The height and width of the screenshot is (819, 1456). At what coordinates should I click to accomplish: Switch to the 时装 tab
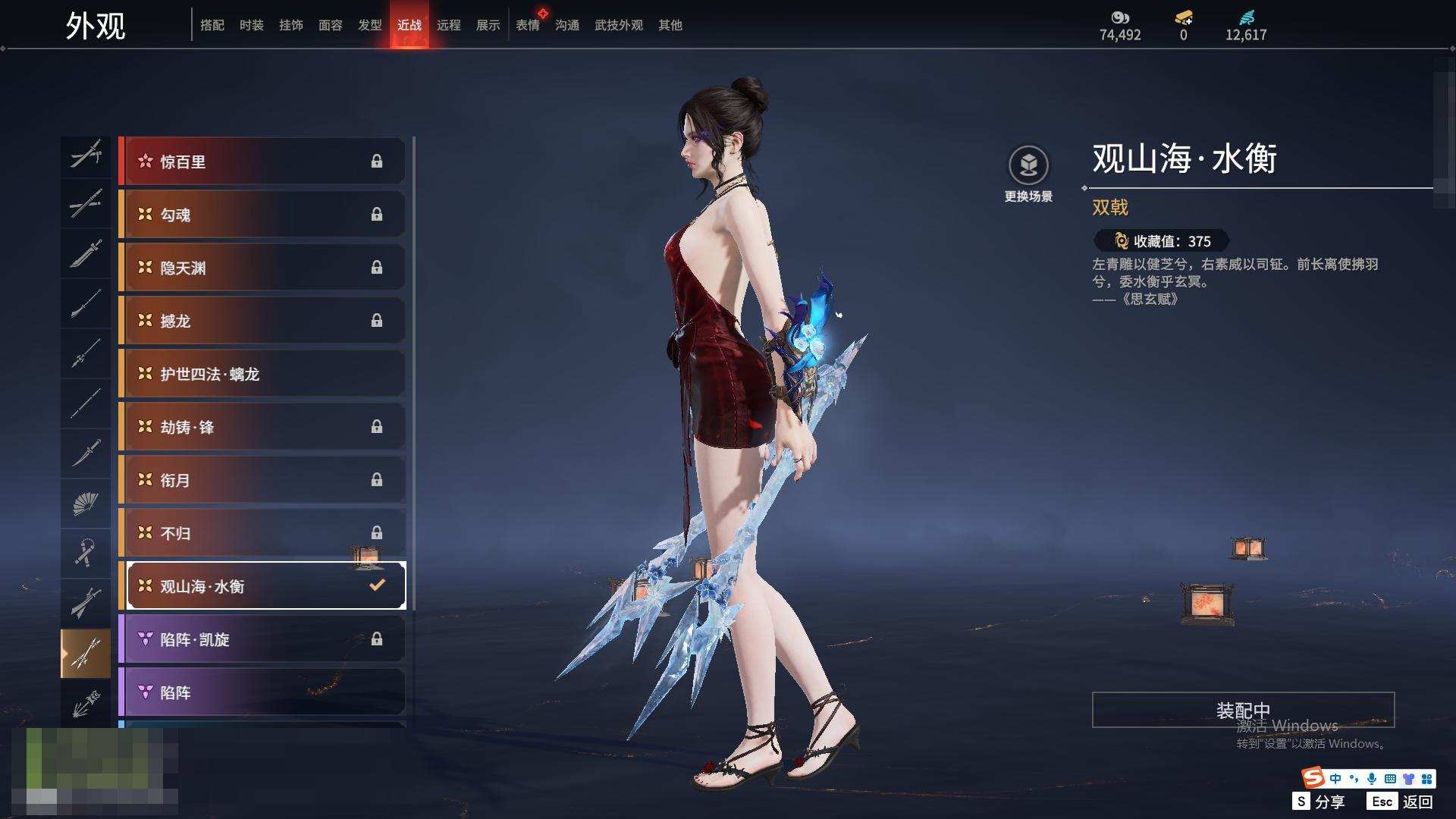pyautogui.click(x=251, y=25)
